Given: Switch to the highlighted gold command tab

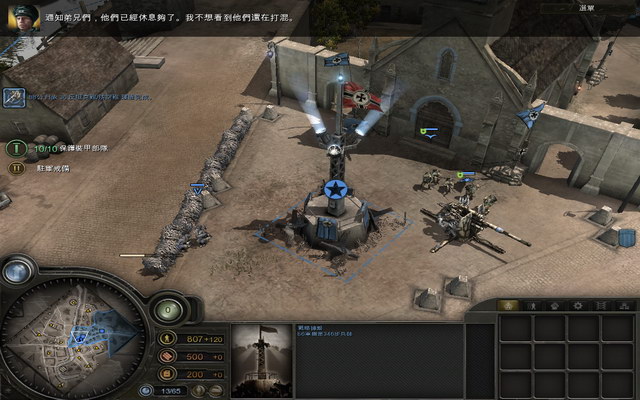Looking at the screenshot, I should click(x=509, y=305).
